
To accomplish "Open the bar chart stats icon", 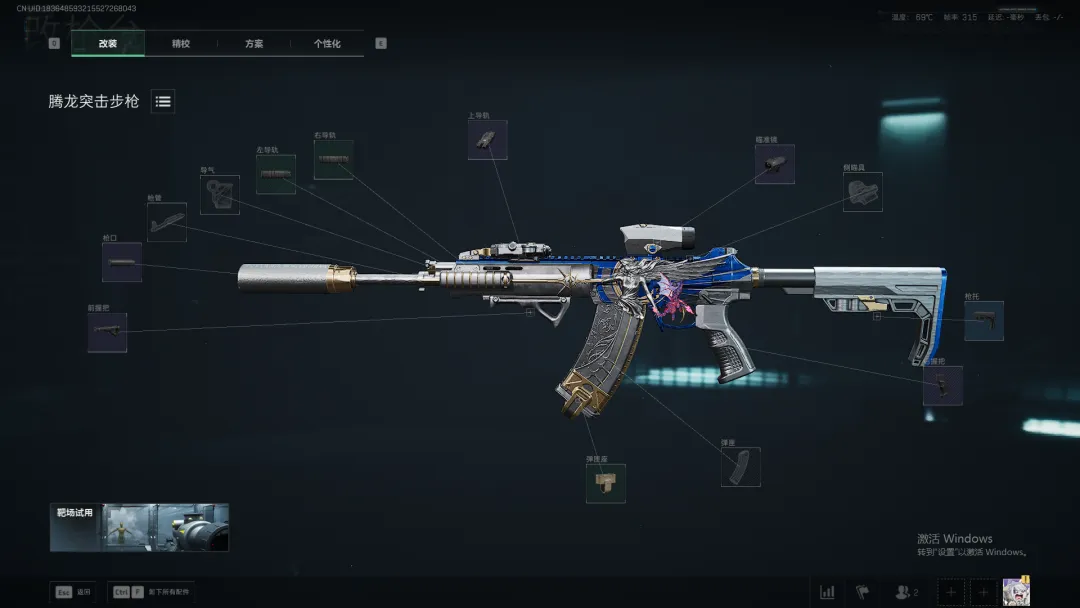I will coord(827,592).
